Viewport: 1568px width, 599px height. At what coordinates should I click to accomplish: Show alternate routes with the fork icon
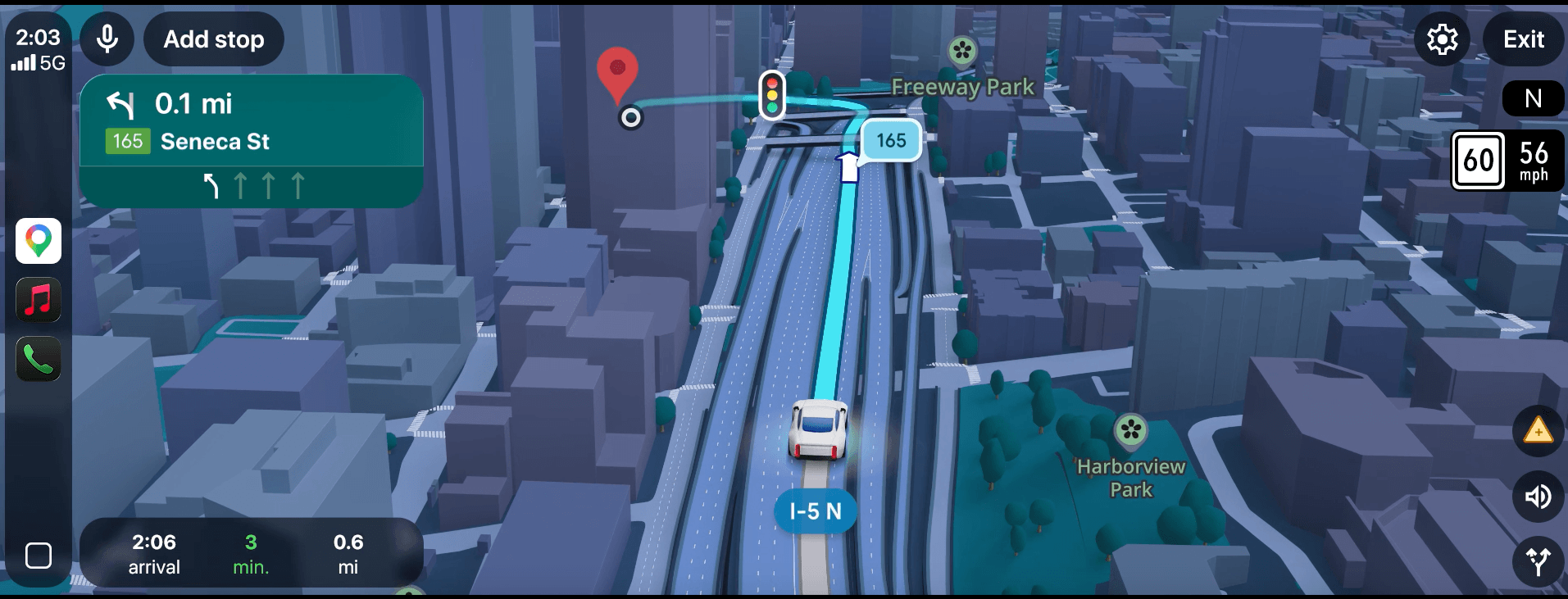[1538, 561]
